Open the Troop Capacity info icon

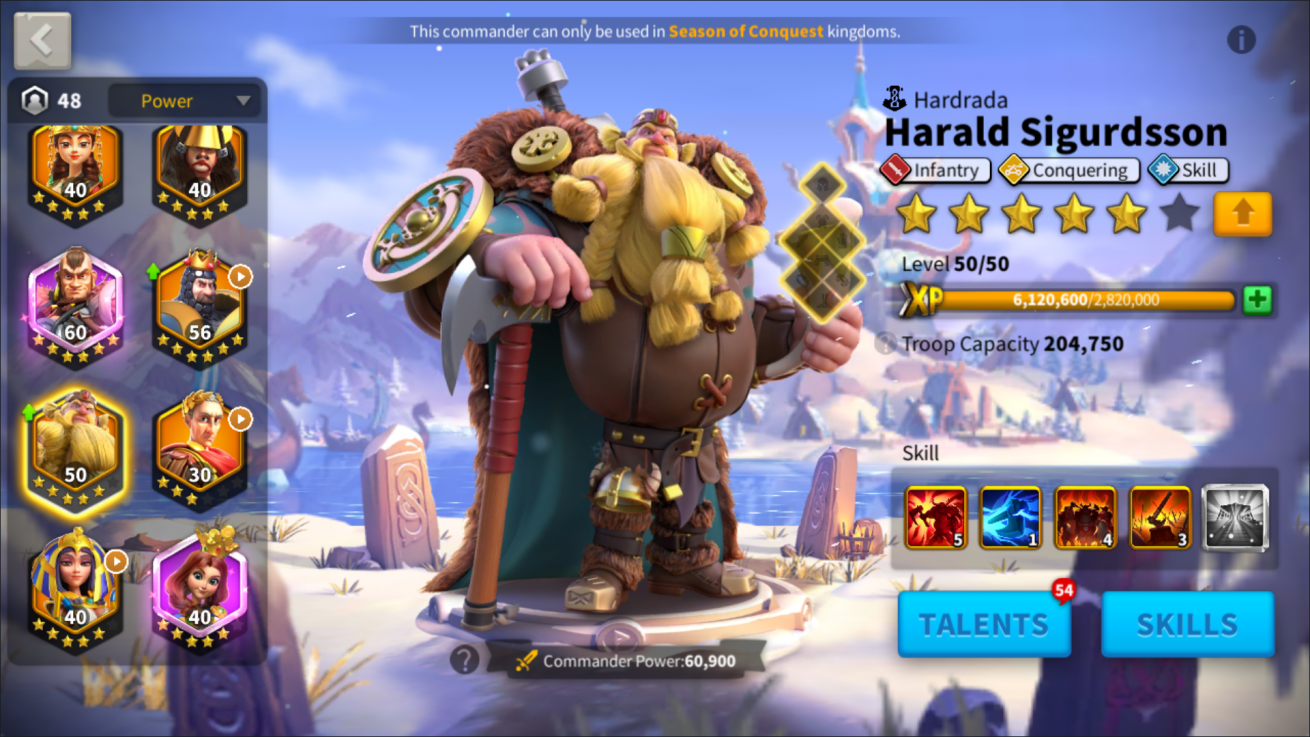pyautogui.click(x=885, y=344)
